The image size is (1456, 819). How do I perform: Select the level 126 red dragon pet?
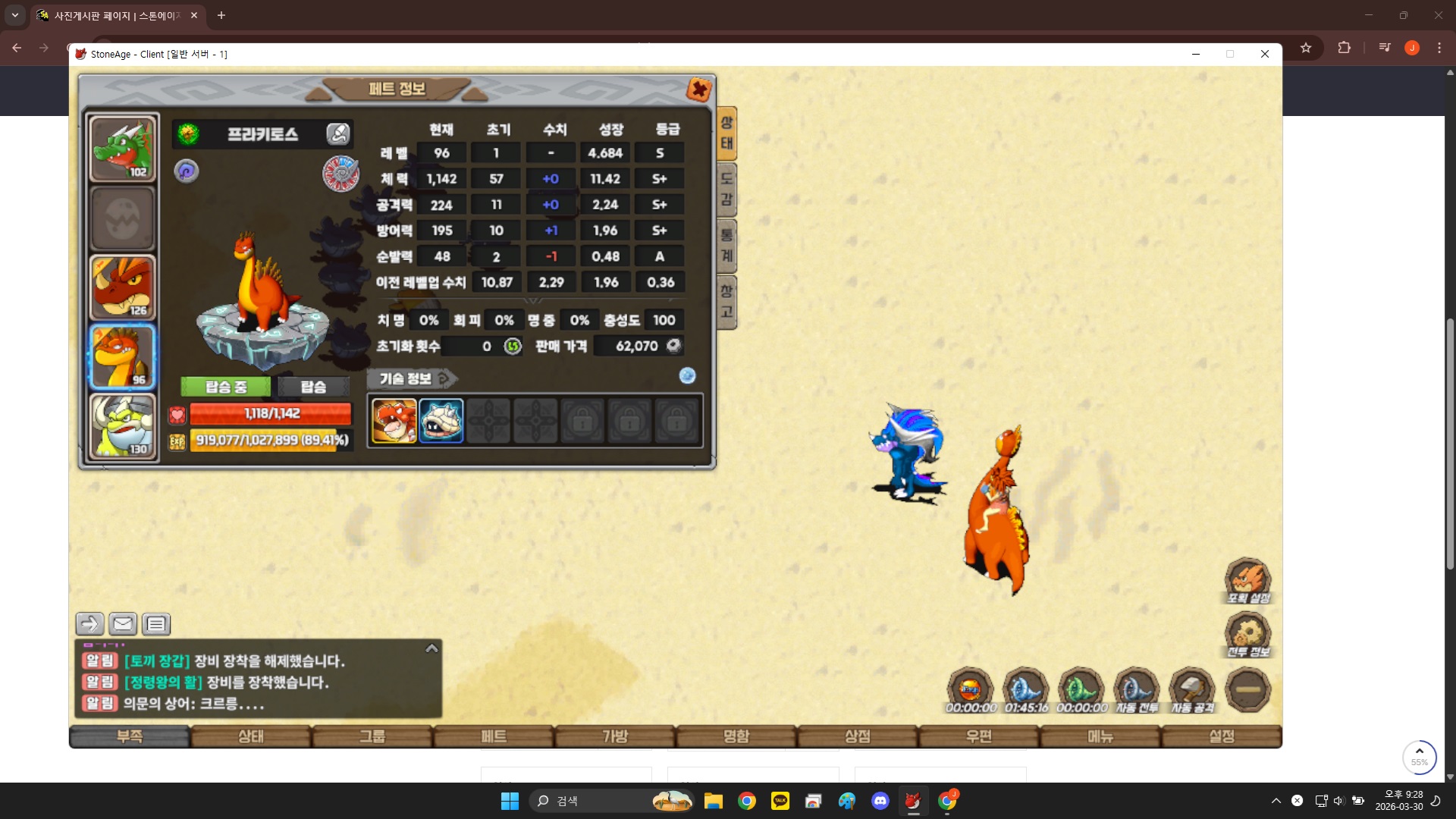click(123, 287)
